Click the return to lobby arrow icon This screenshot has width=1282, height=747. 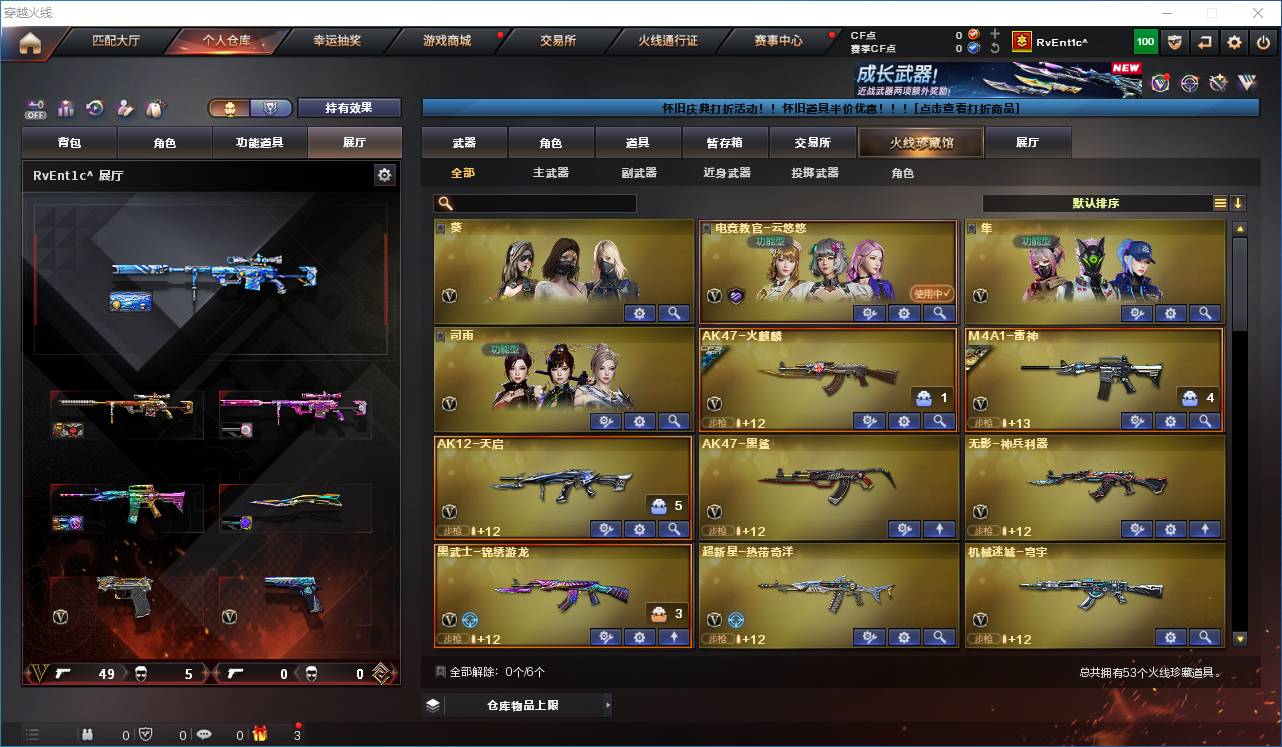(1206, 41)
